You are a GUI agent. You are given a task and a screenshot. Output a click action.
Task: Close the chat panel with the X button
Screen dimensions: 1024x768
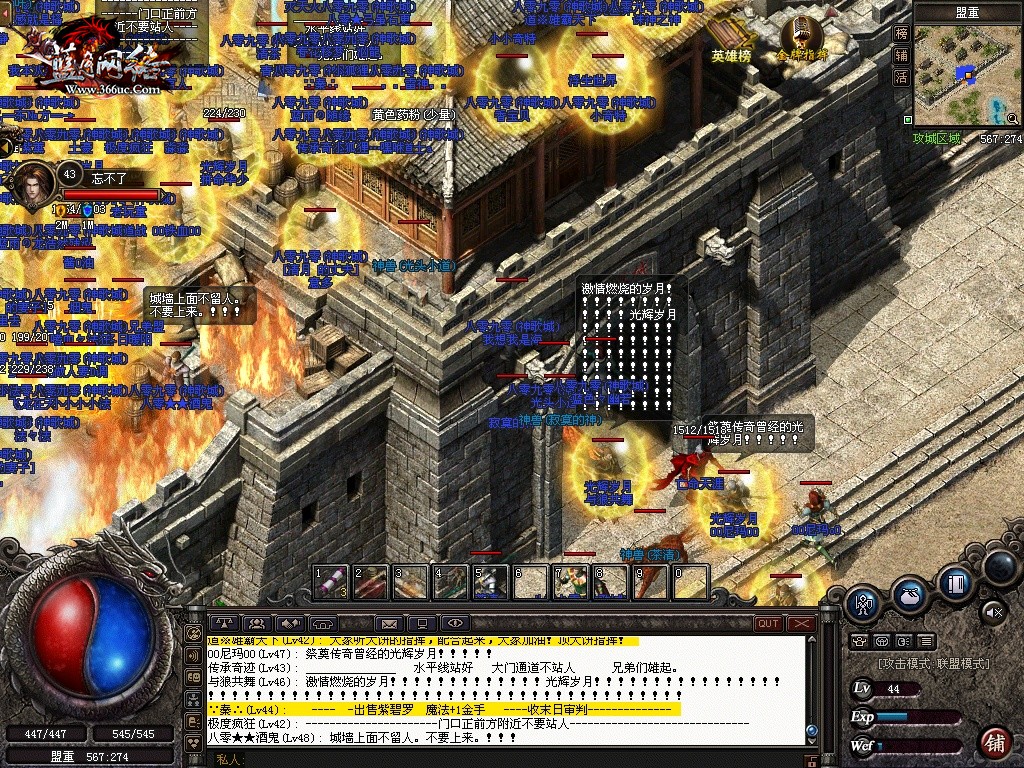coord(801,624)
